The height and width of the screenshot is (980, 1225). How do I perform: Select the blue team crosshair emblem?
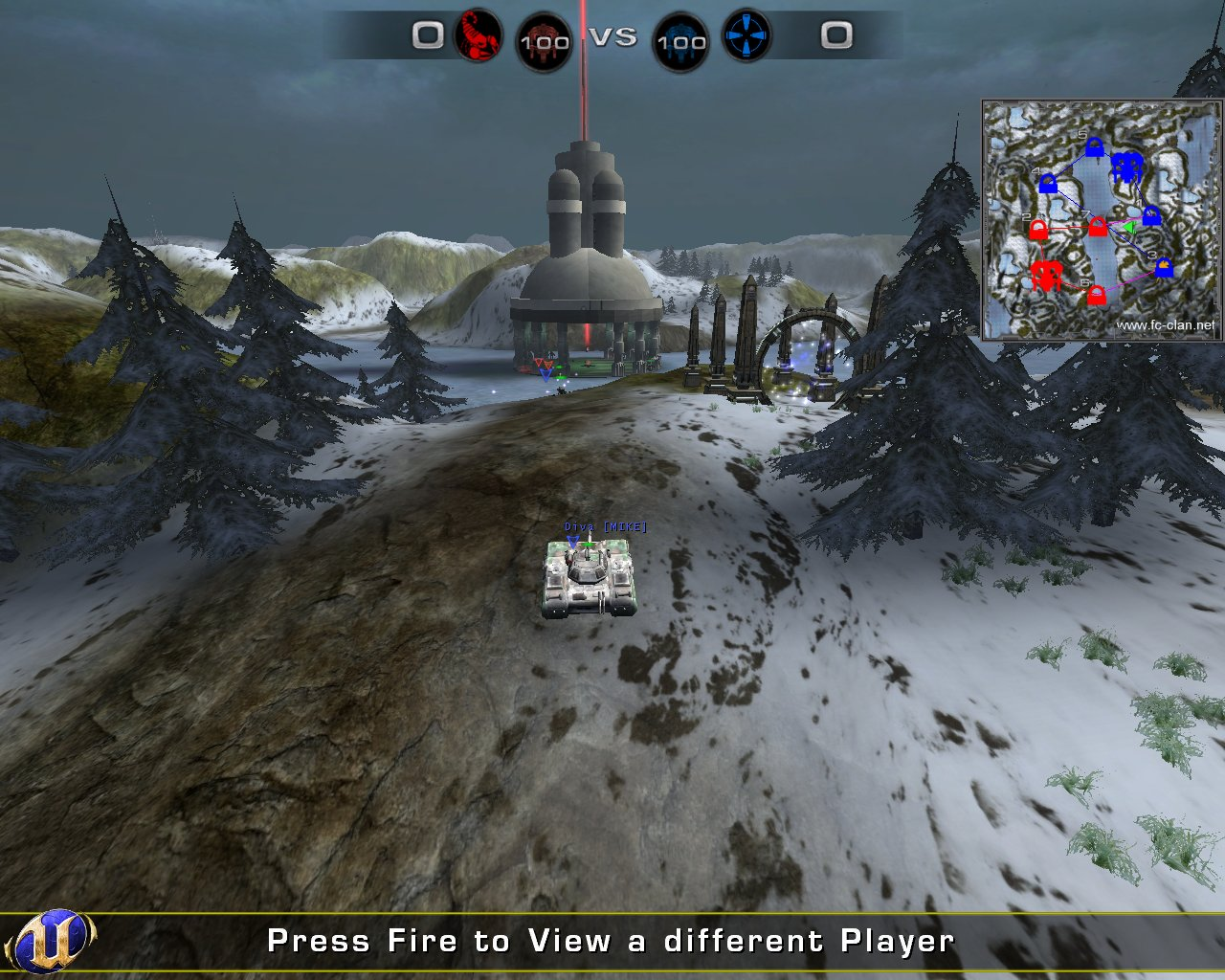pos(746,36)
